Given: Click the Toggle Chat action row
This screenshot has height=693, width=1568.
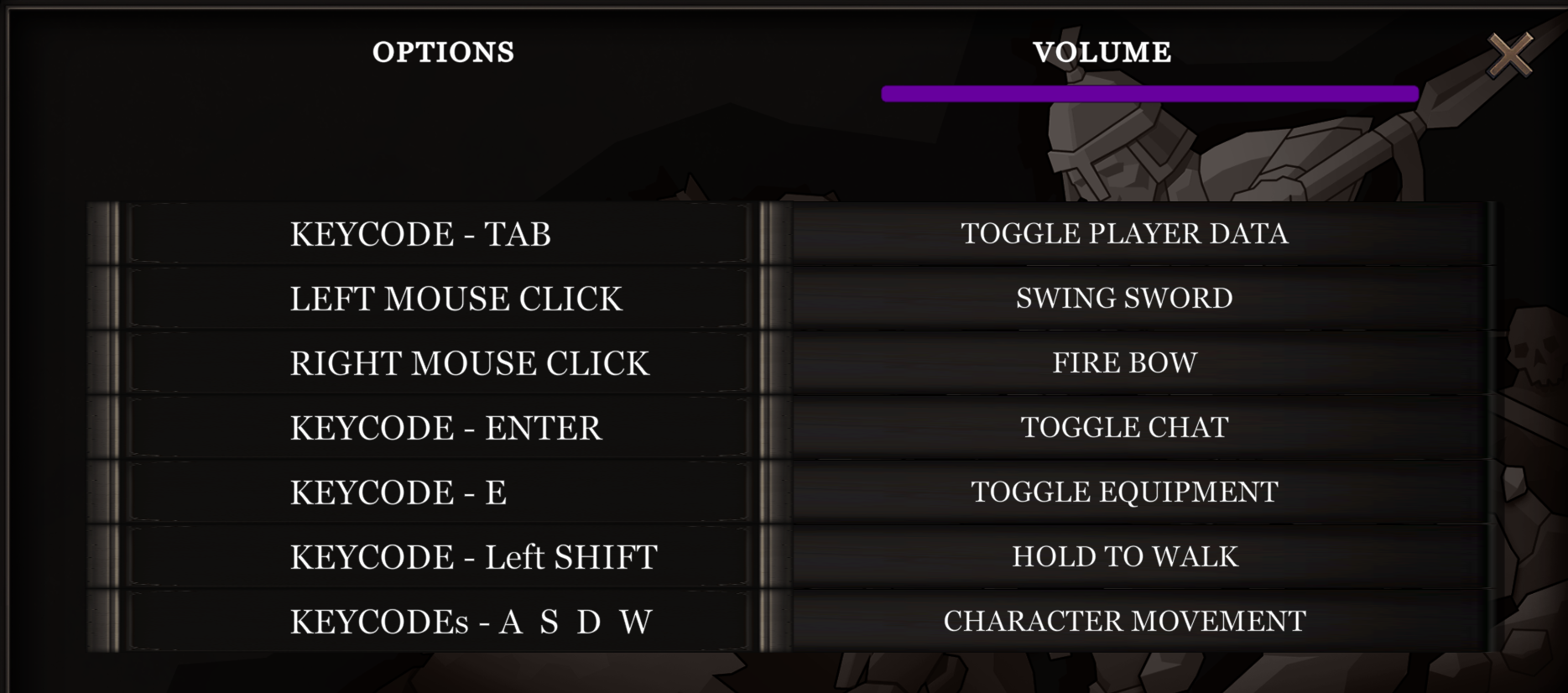Looking at the screenshot, I should tap(1124, 427).
